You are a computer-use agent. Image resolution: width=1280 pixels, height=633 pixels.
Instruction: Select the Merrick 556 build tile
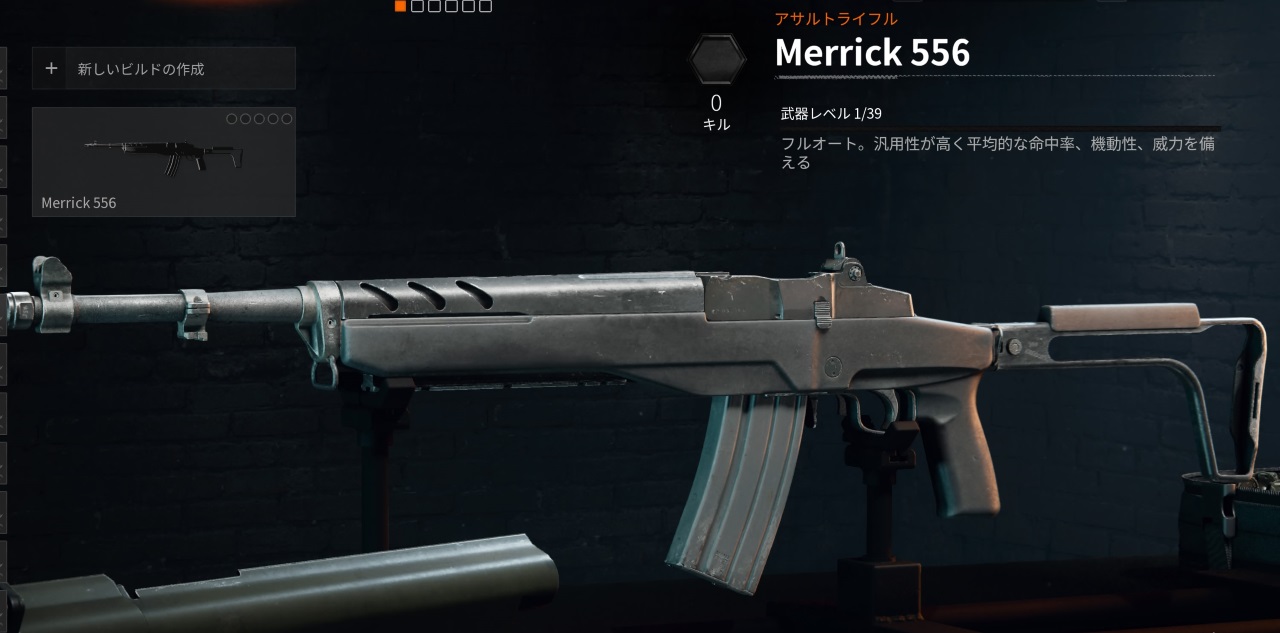(x=164, y=162)
